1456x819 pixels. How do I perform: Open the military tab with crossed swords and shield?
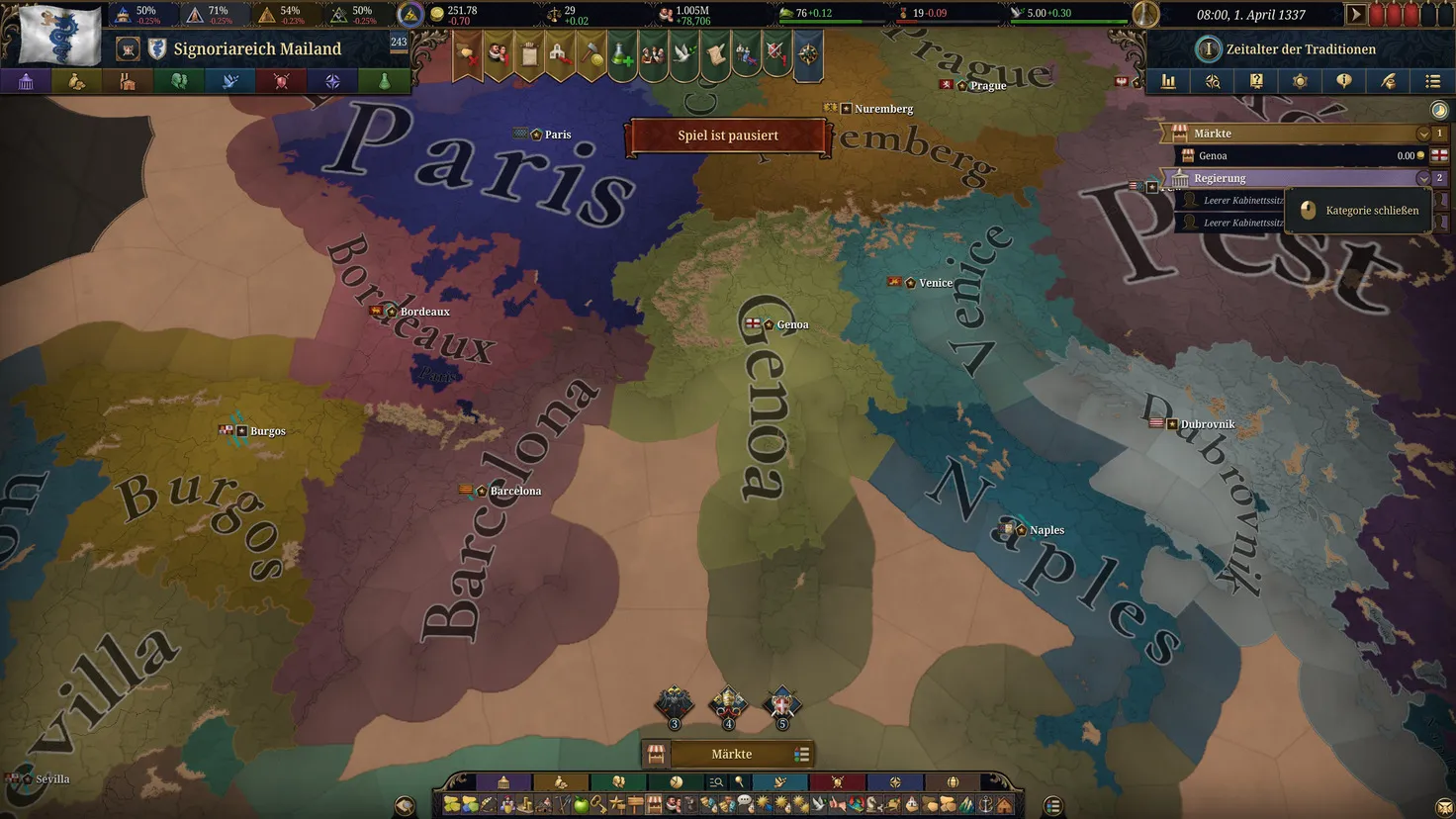(x=281, y=81)
